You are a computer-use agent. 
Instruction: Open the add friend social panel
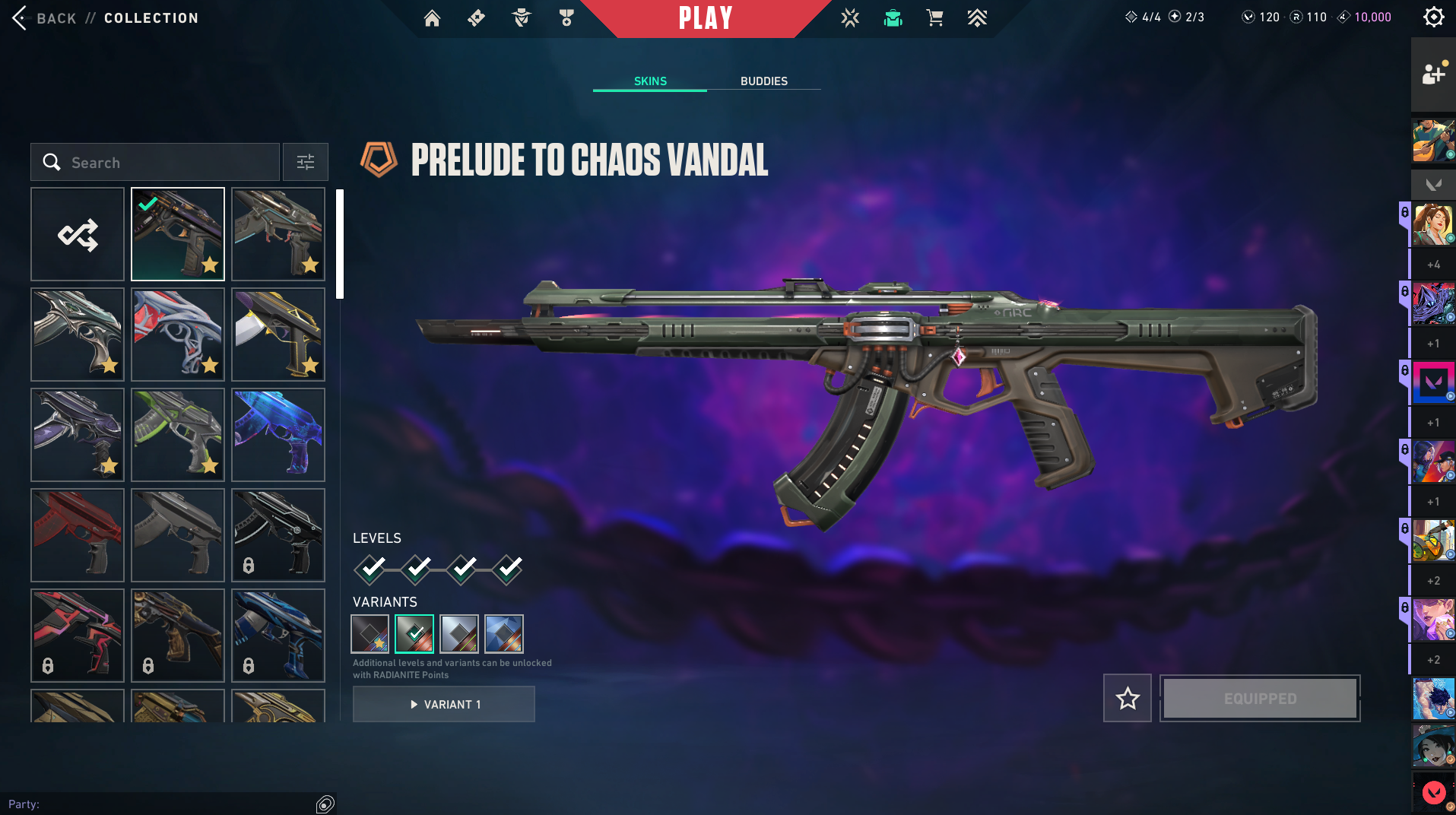point(1433,74)
